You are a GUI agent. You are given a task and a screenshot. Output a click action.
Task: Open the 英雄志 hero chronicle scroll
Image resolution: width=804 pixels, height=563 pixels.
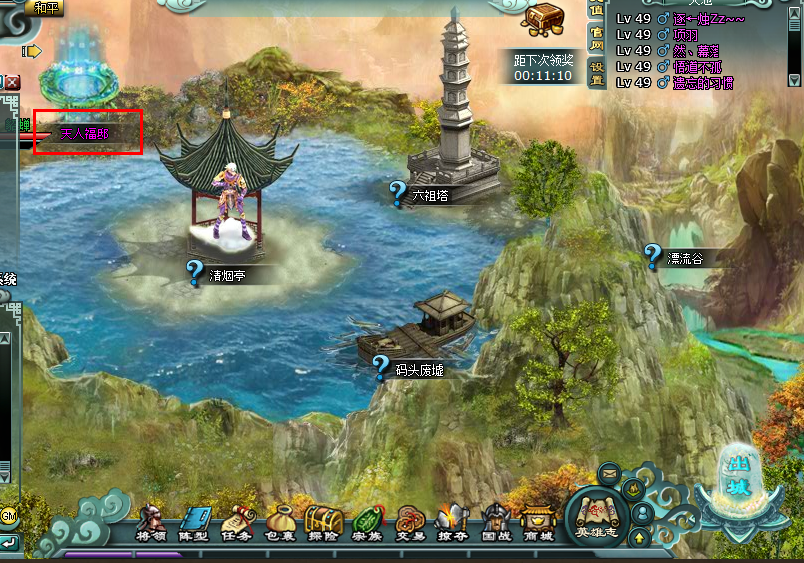tap(596, 516)
